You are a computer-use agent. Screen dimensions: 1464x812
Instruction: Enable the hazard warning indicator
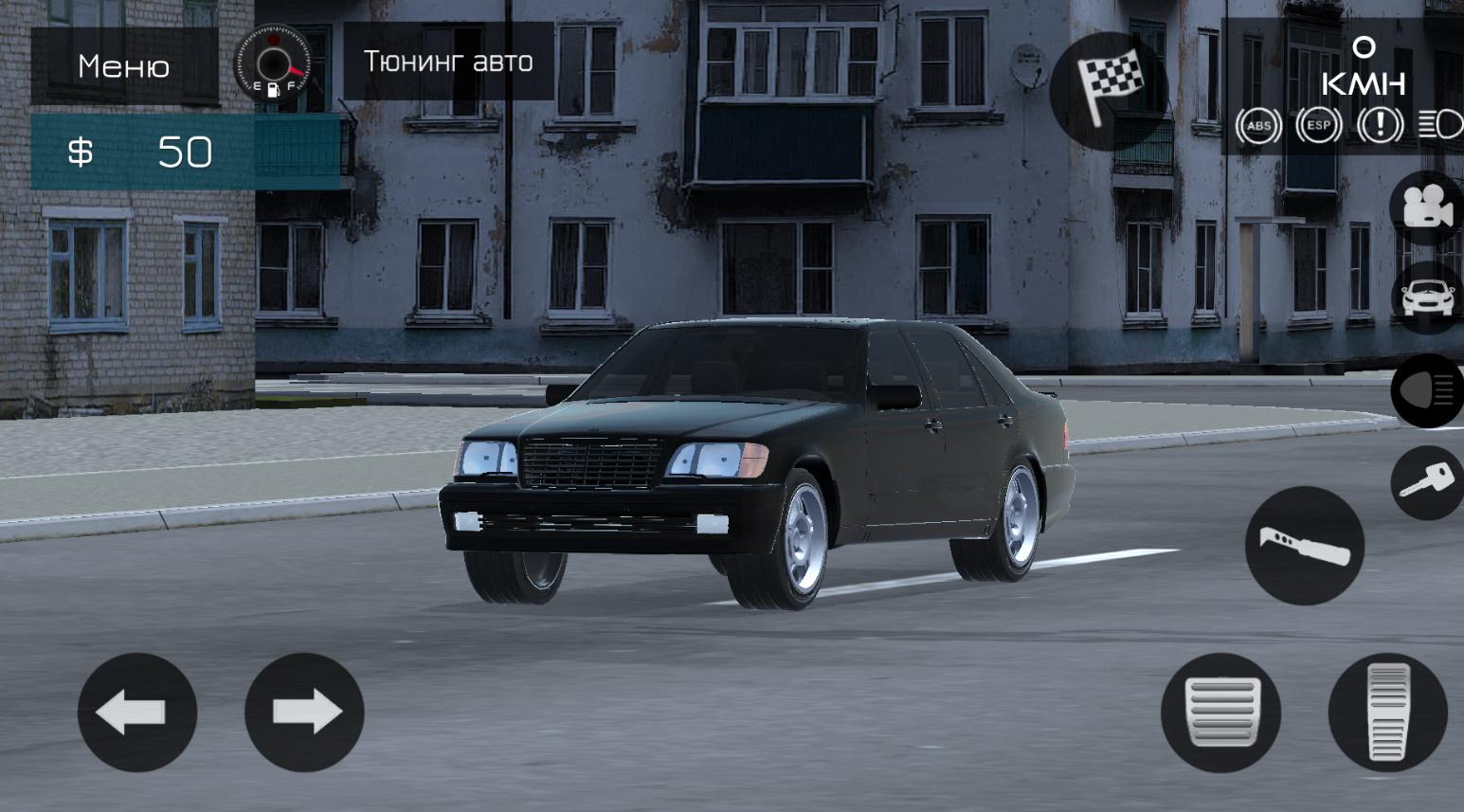click(1380, 125)
